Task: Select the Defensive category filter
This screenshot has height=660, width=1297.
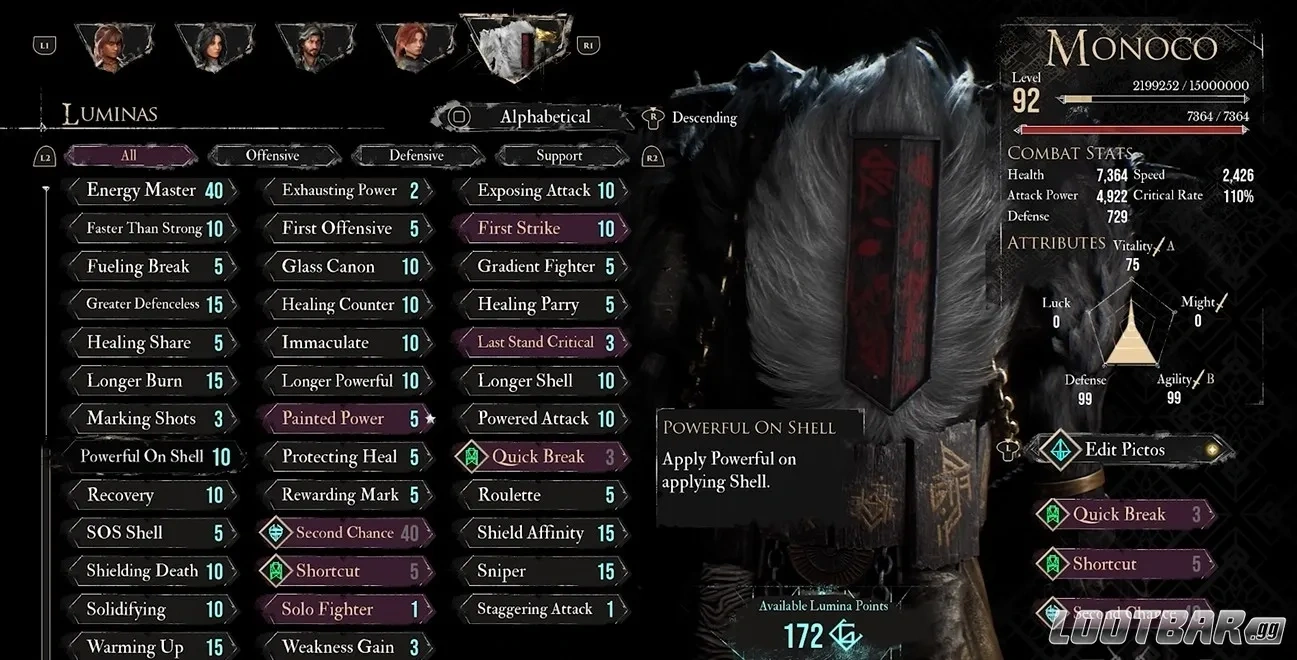Action: (416, 155)
